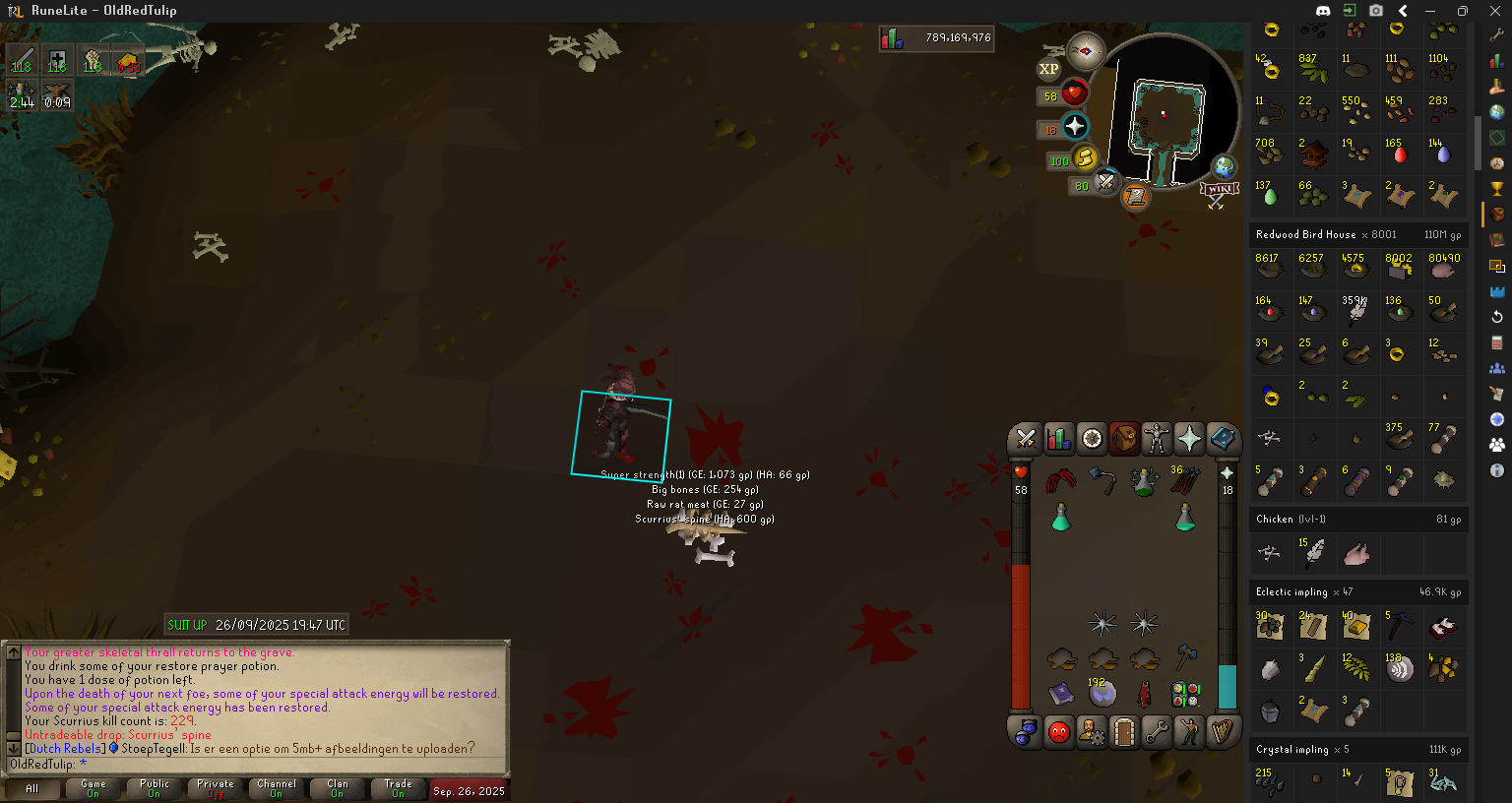Screen dimensions: 1512x803
Task: Switch to the Spellbook tab
Action: [x=1222, y=438]
